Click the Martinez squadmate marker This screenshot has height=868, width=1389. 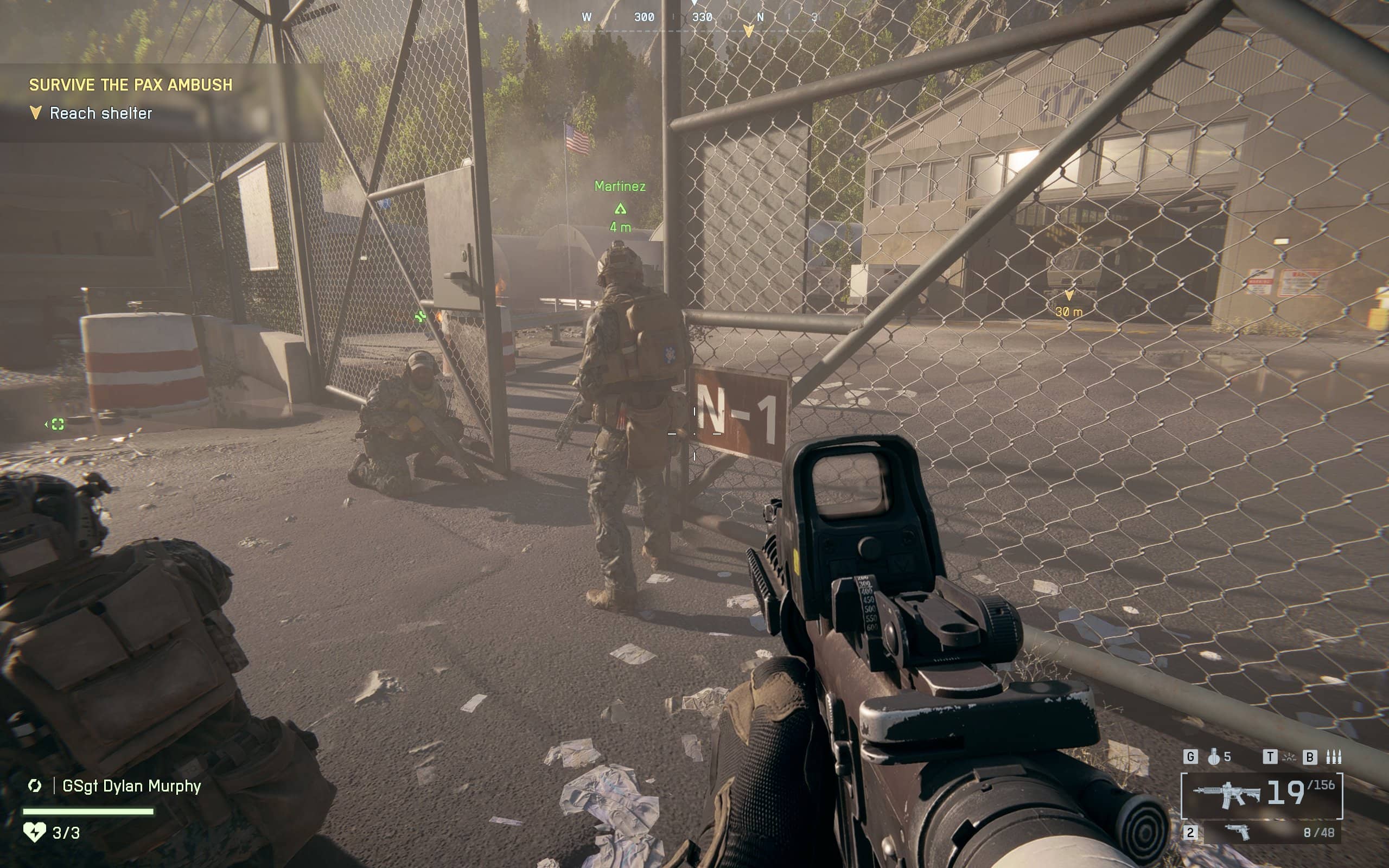pyautogui.click(x=620, y=208)
